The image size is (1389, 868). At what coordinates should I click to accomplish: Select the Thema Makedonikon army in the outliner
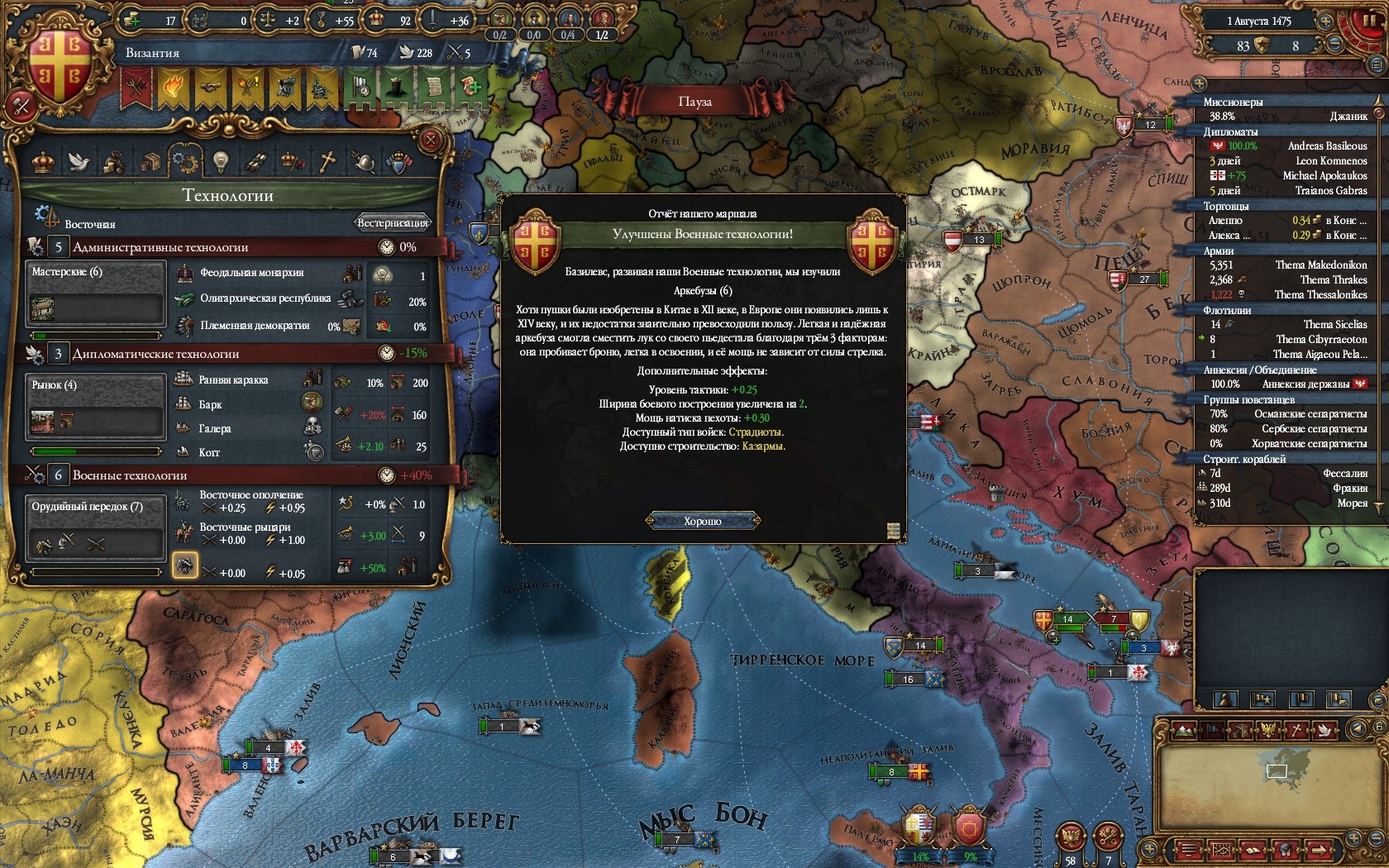click(x=1320, y=265)
